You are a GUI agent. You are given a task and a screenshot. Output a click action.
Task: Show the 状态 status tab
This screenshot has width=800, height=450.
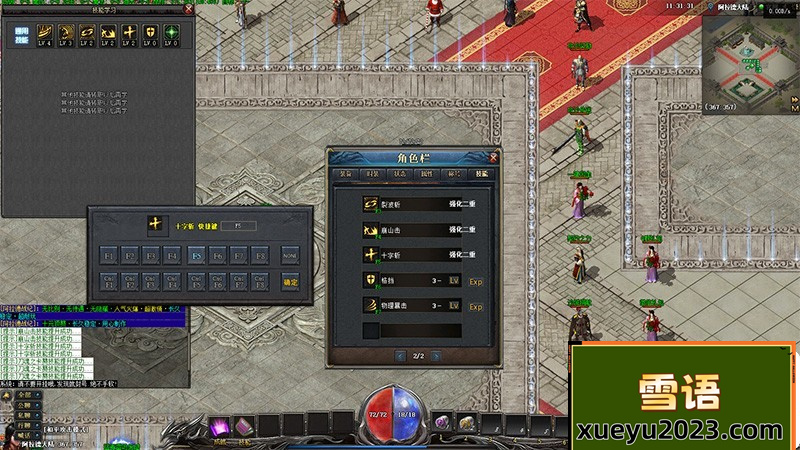400,174
